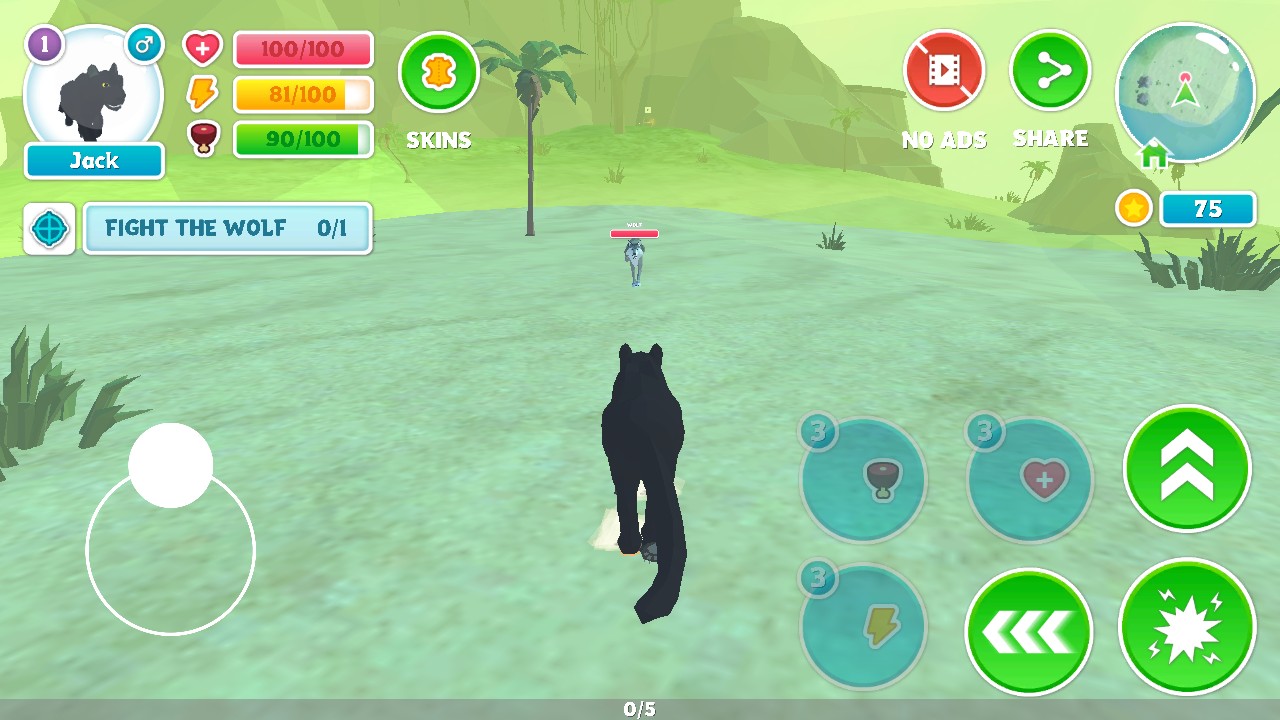This screenshot has width=1280, height=720.
Task: Open the circular minimap
Action: [x=1185, y=92]
